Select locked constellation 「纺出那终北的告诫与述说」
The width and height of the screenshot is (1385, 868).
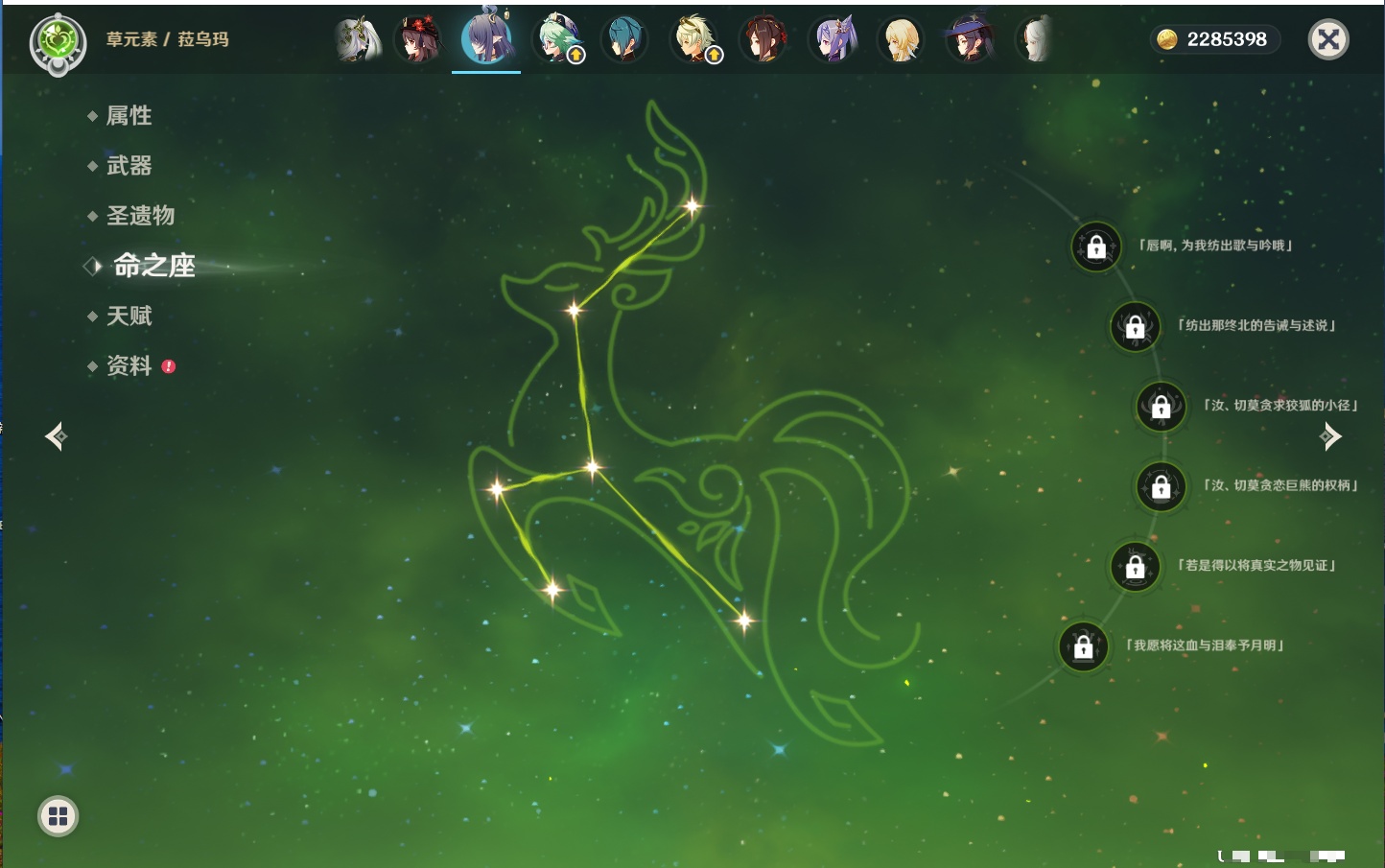click(1135, 327)
